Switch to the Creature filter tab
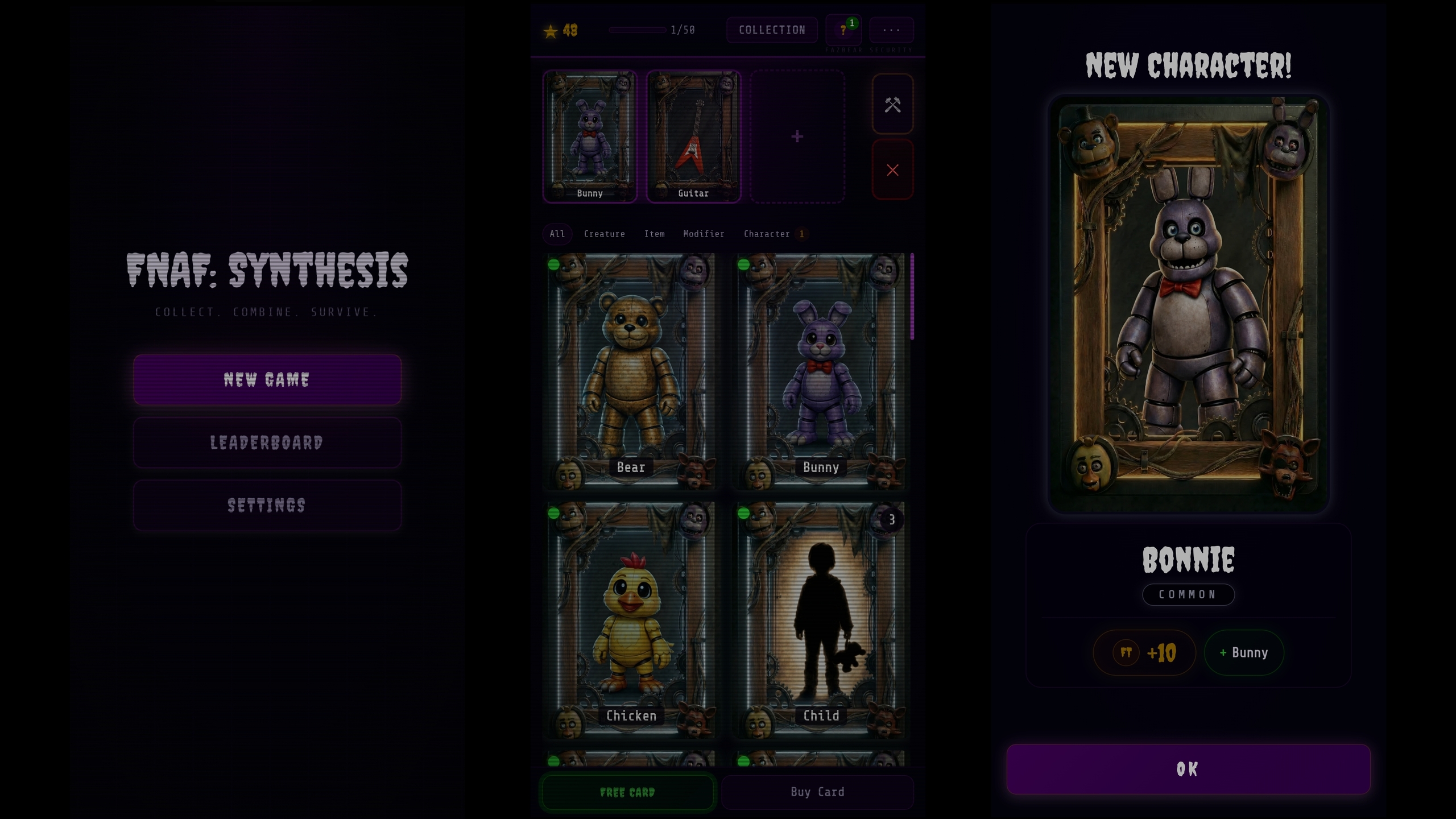 [x=605, y=234]
